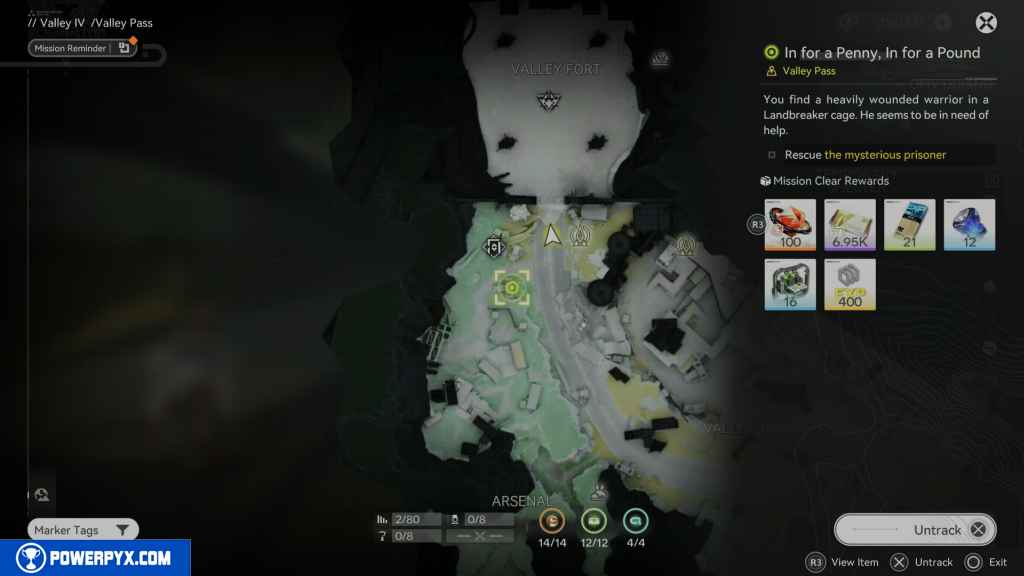Screen dimensions: 1024x576
Task: Select the reward item showing 21
Action: 910,224
